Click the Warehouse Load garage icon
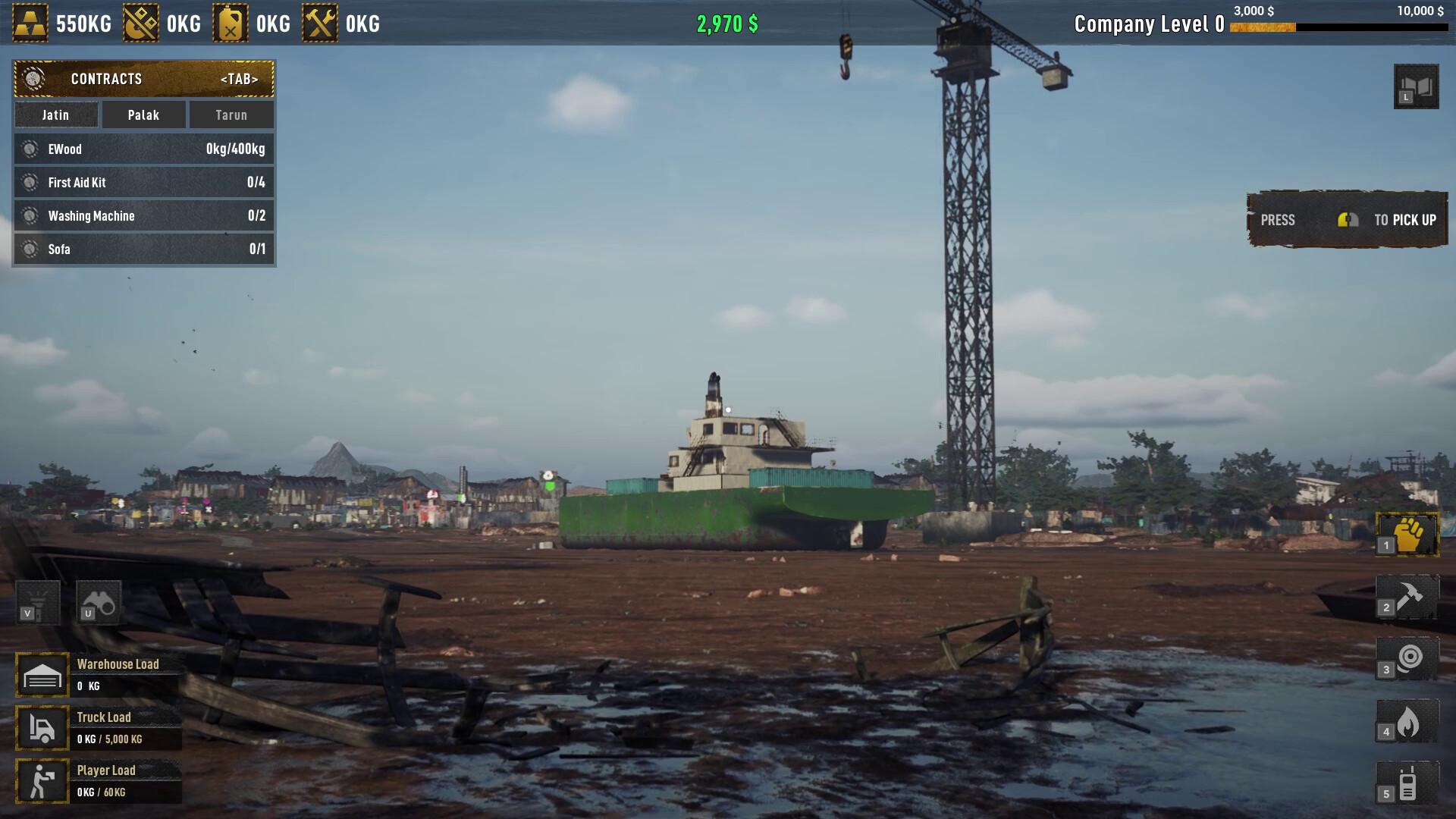 (42, 673)
